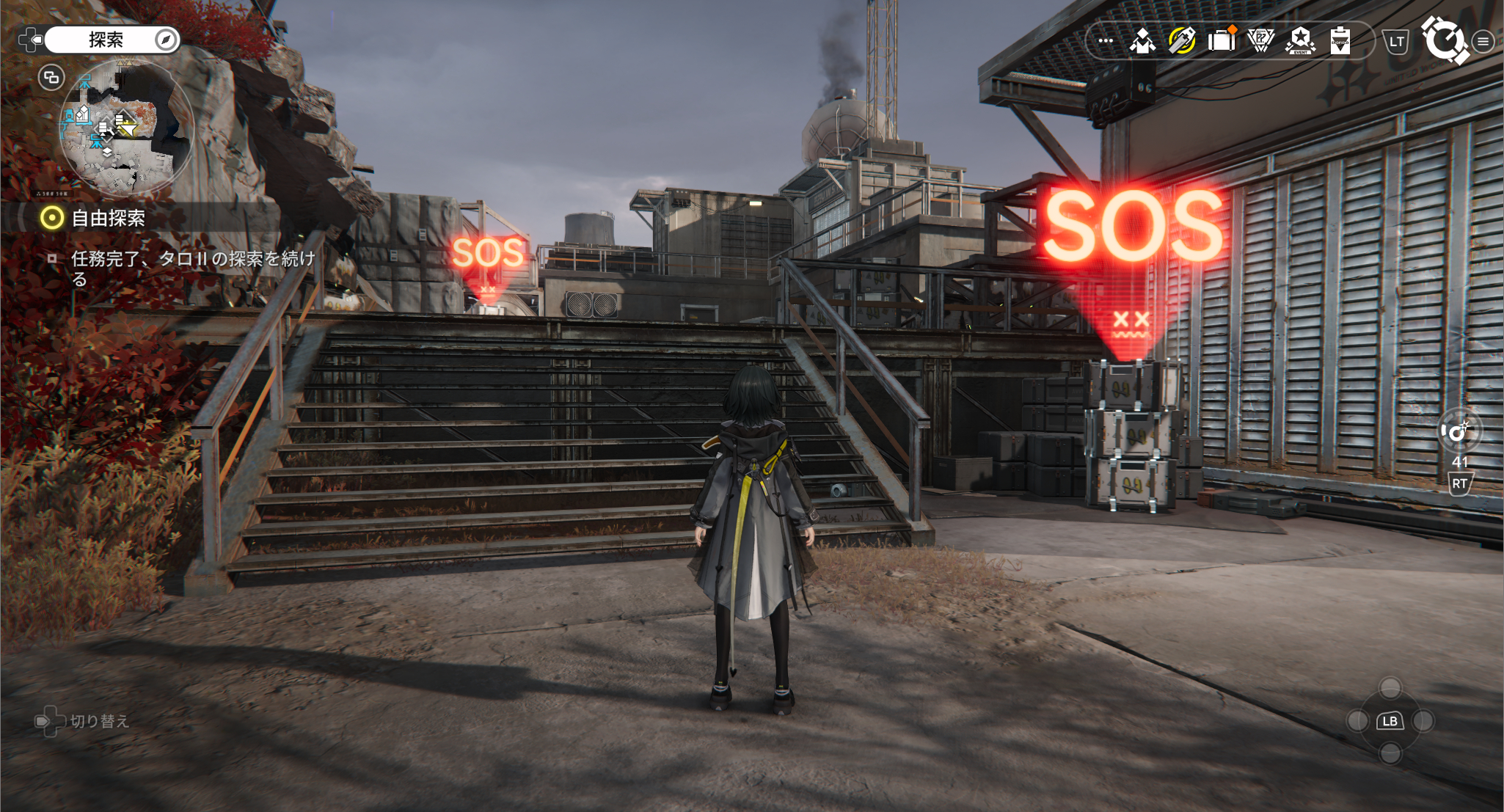
Task: Open the triangular P.P. pass badge
Action: pos(1261,40)
